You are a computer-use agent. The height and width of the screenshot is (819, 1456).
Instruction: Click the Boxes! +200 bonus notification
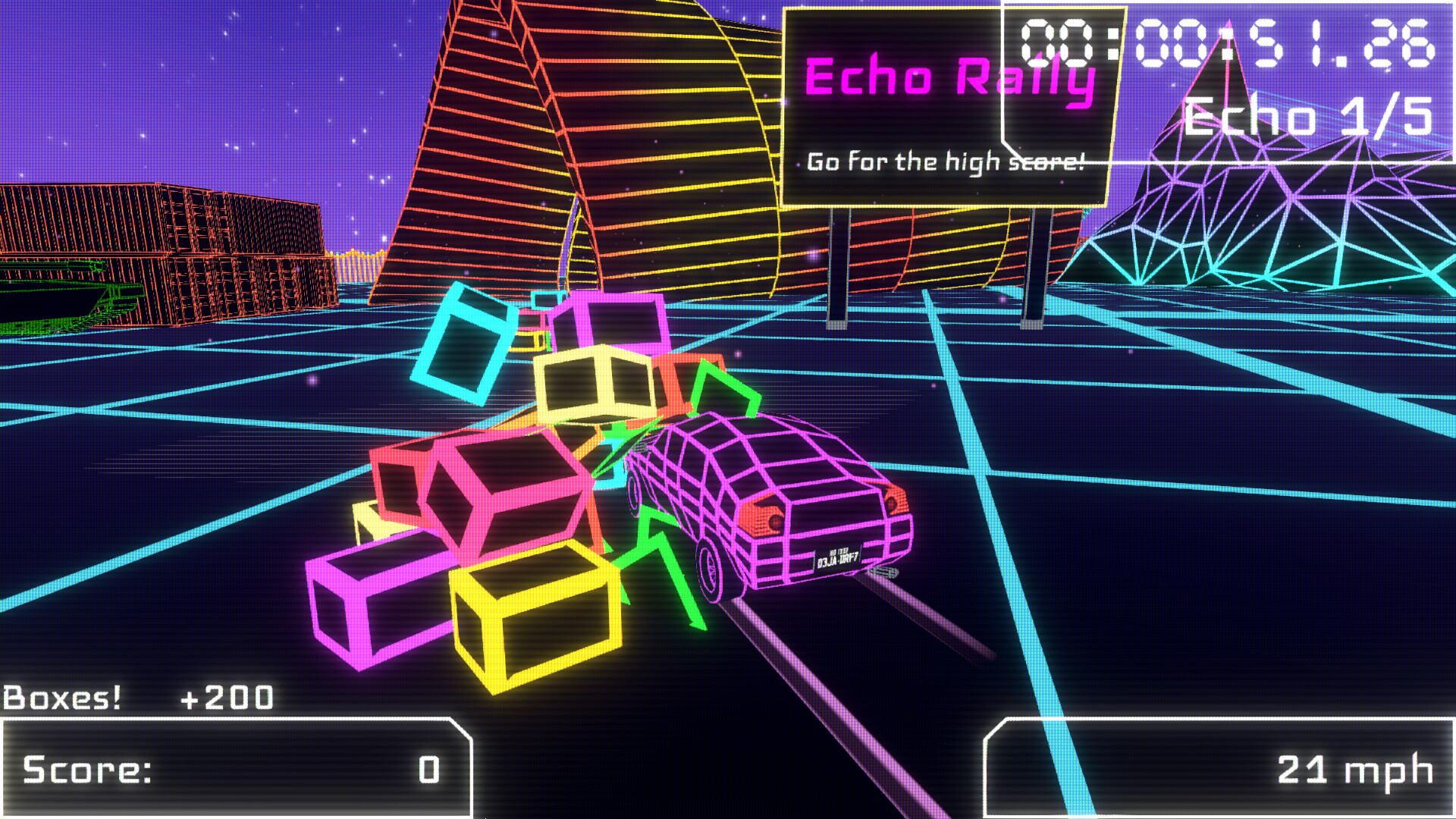136,696
